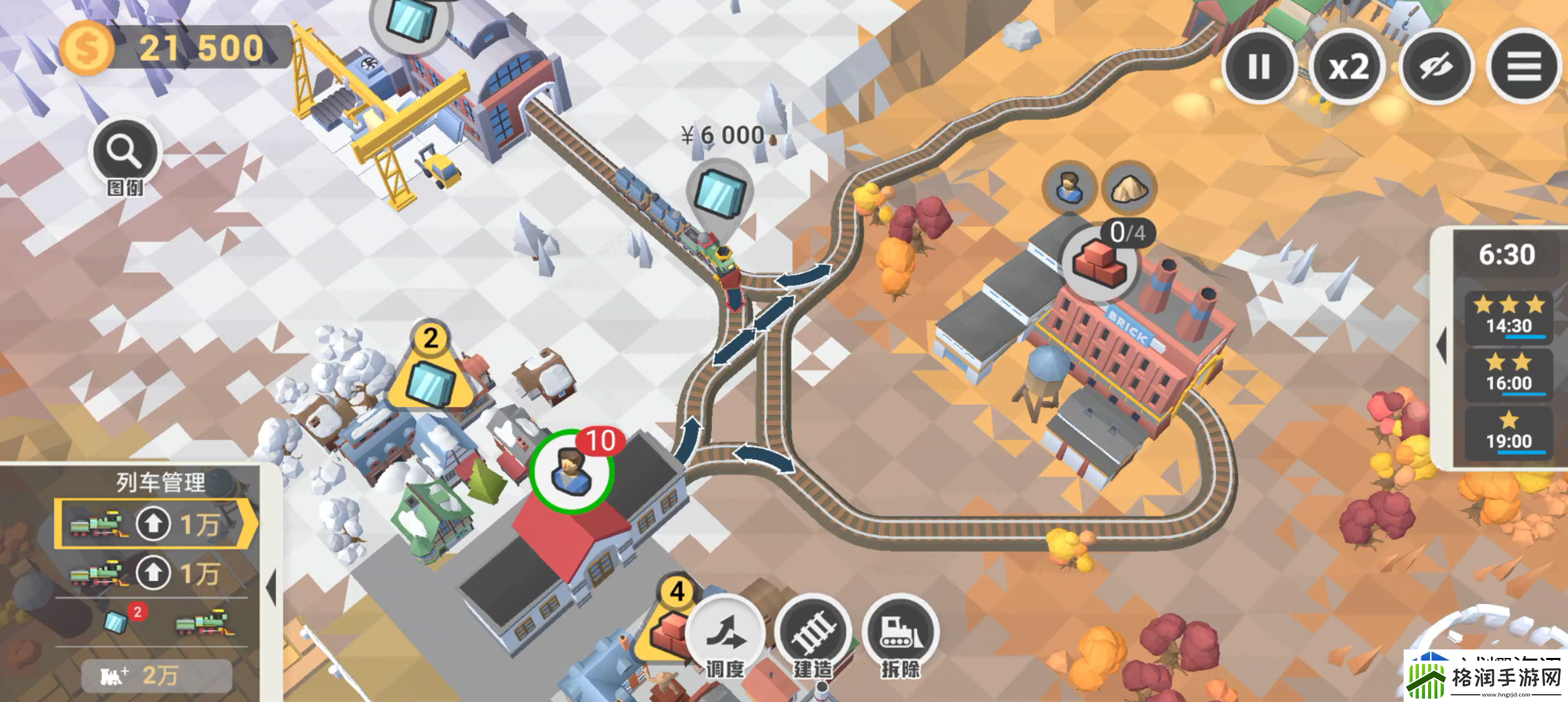Hide interface with the crossed-eye button
The image size is (1568, 702).
point(1436,66)
